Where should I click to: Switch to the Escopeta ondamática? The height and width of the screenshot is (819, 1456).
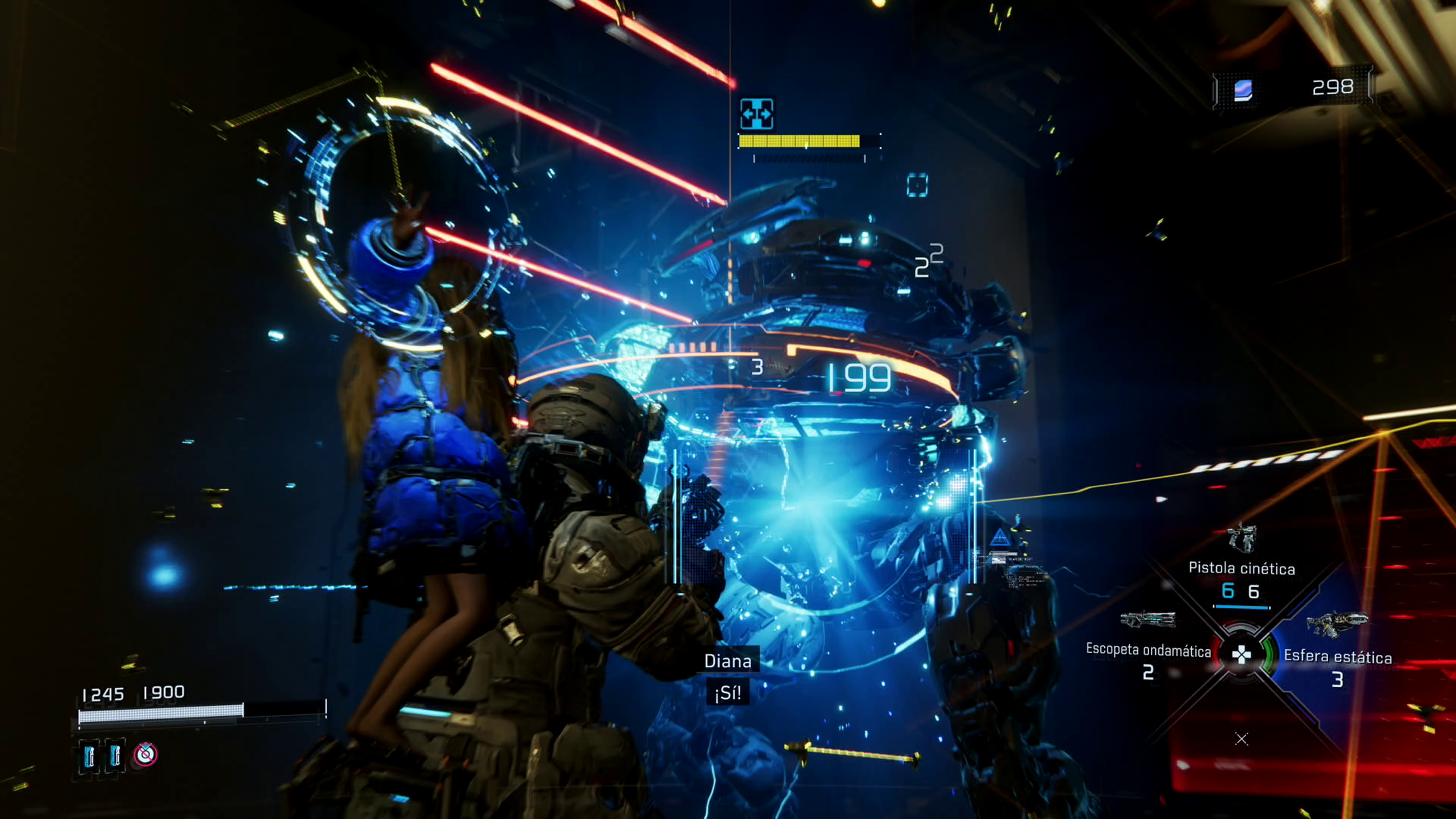click(1148, 650)
